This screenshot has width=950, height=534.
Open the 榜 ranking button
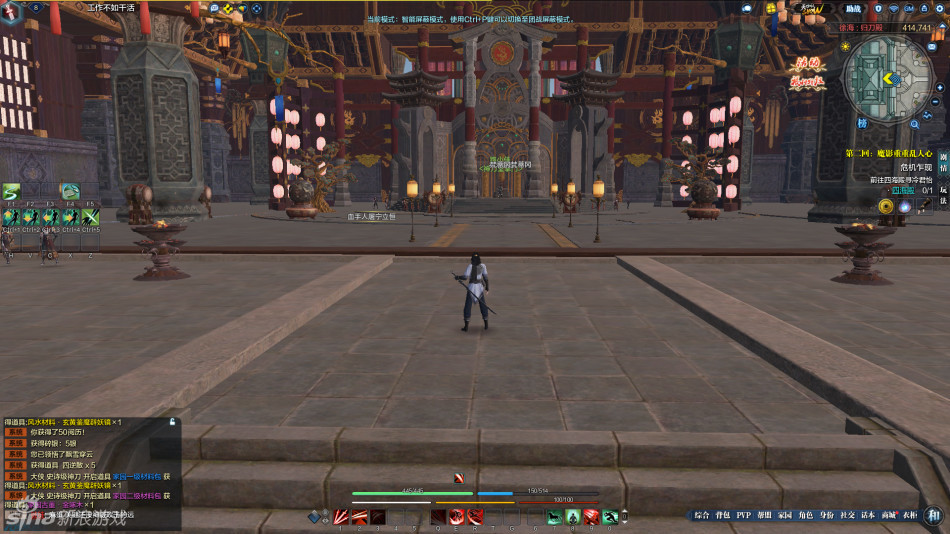tap(861, 123)
